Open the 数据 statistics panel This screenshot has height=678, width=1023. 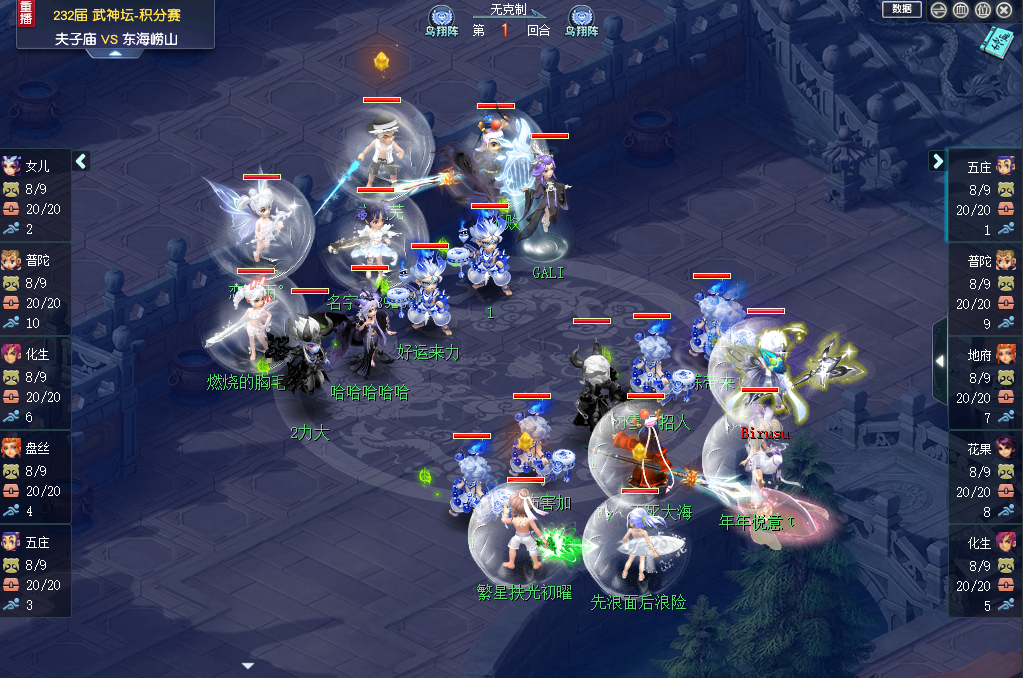coord(901,9)
